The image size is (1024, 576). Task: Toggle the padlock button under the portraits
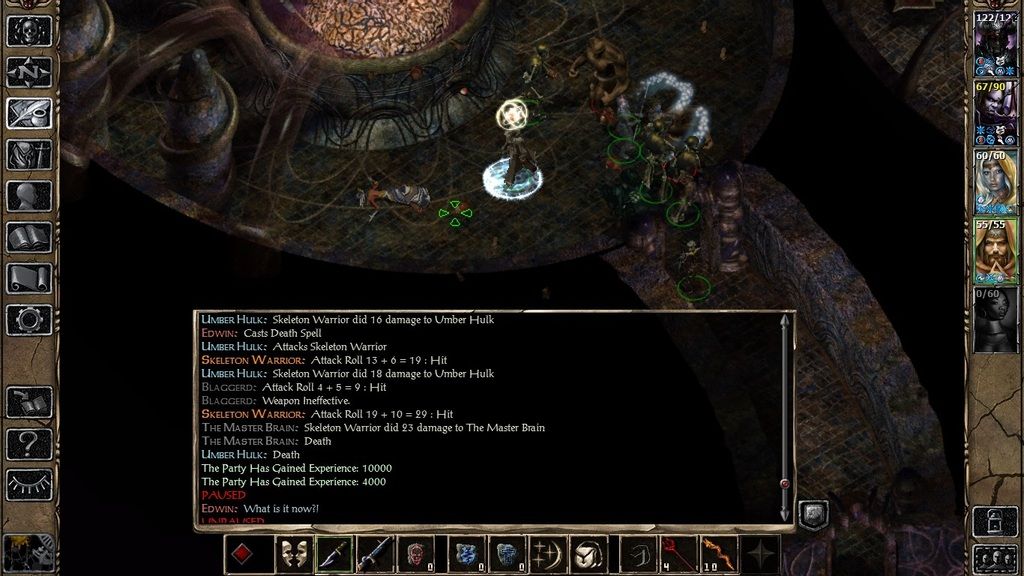[x=994, y=519]
